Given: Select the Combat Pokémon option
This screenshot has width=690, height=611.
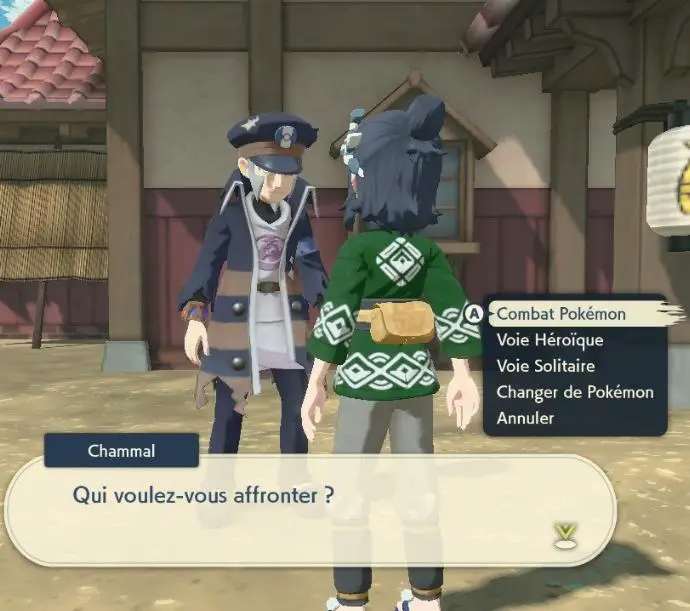Looking at the screenshot, I should pyautogui.click(x=561, y=314).
